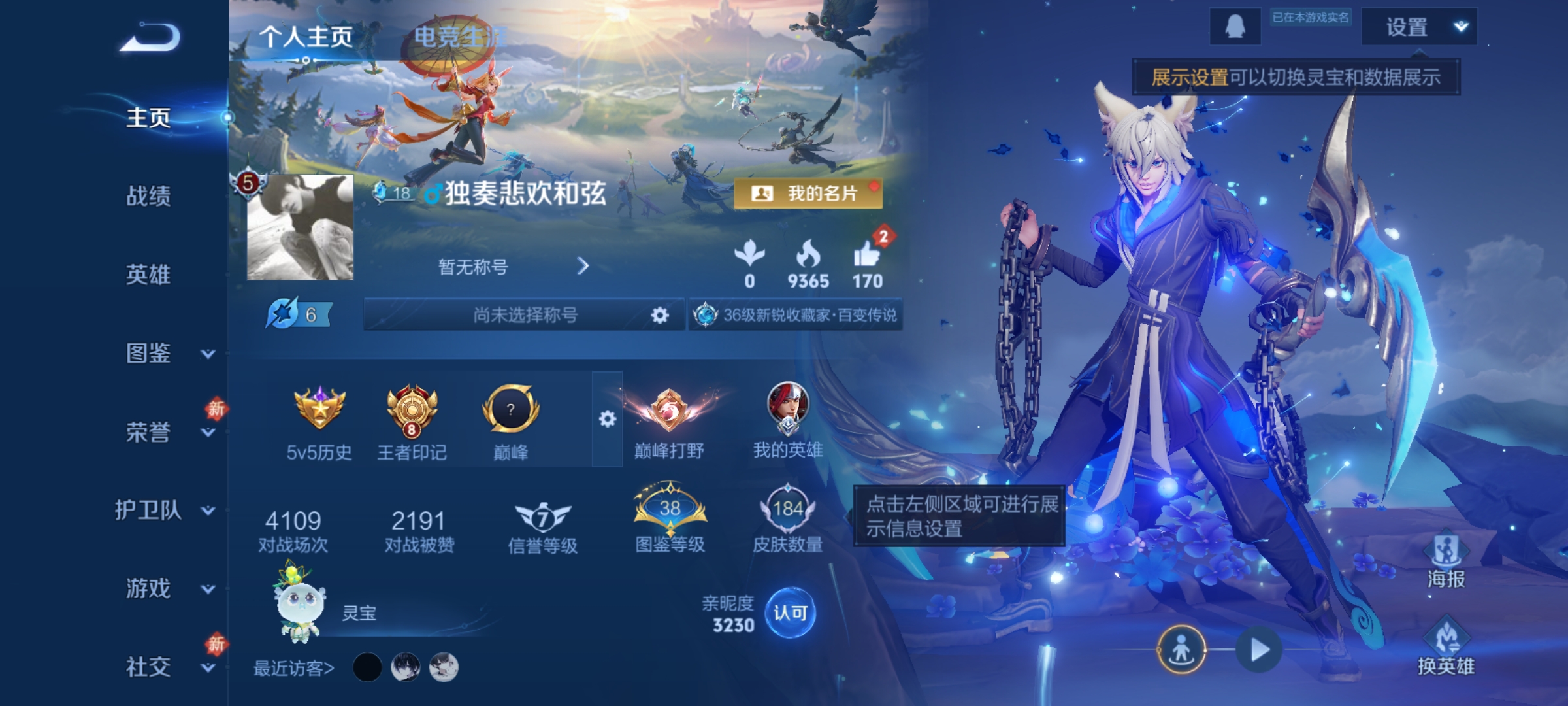The width and height of the screenshot is (1568, 706).
Task: Click 认可 to give approval
Action: point(791,611)
